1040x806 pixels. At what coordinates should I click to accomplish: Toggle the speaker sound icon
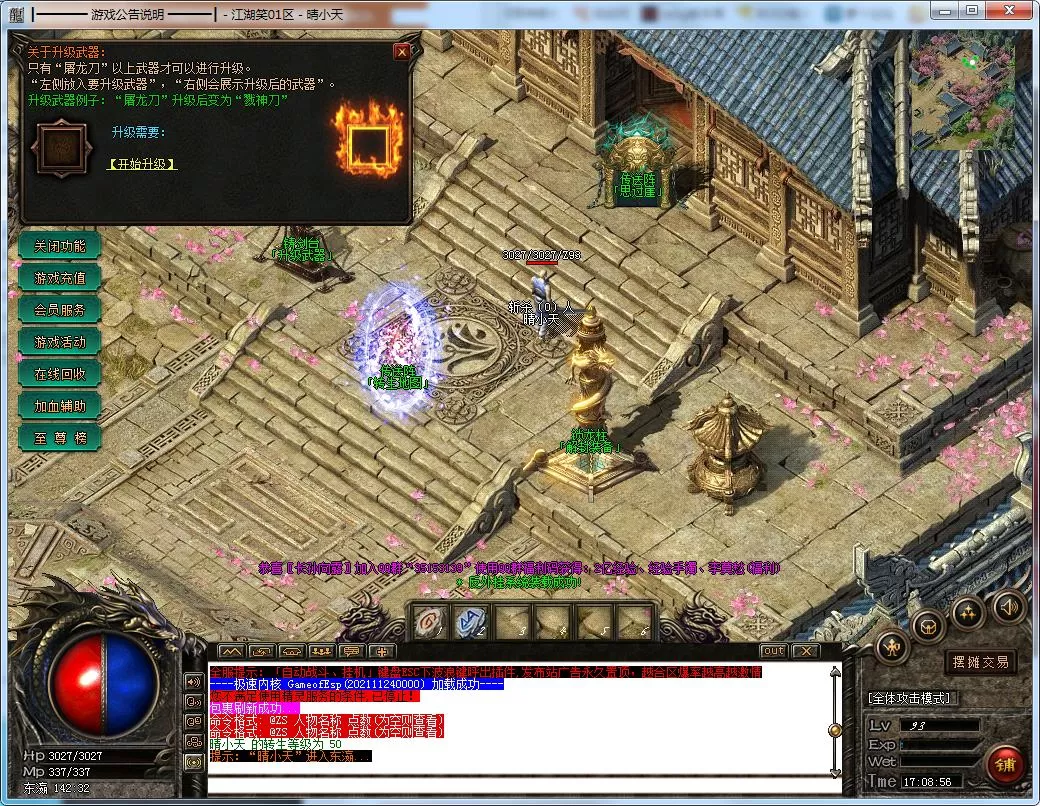1008,606
